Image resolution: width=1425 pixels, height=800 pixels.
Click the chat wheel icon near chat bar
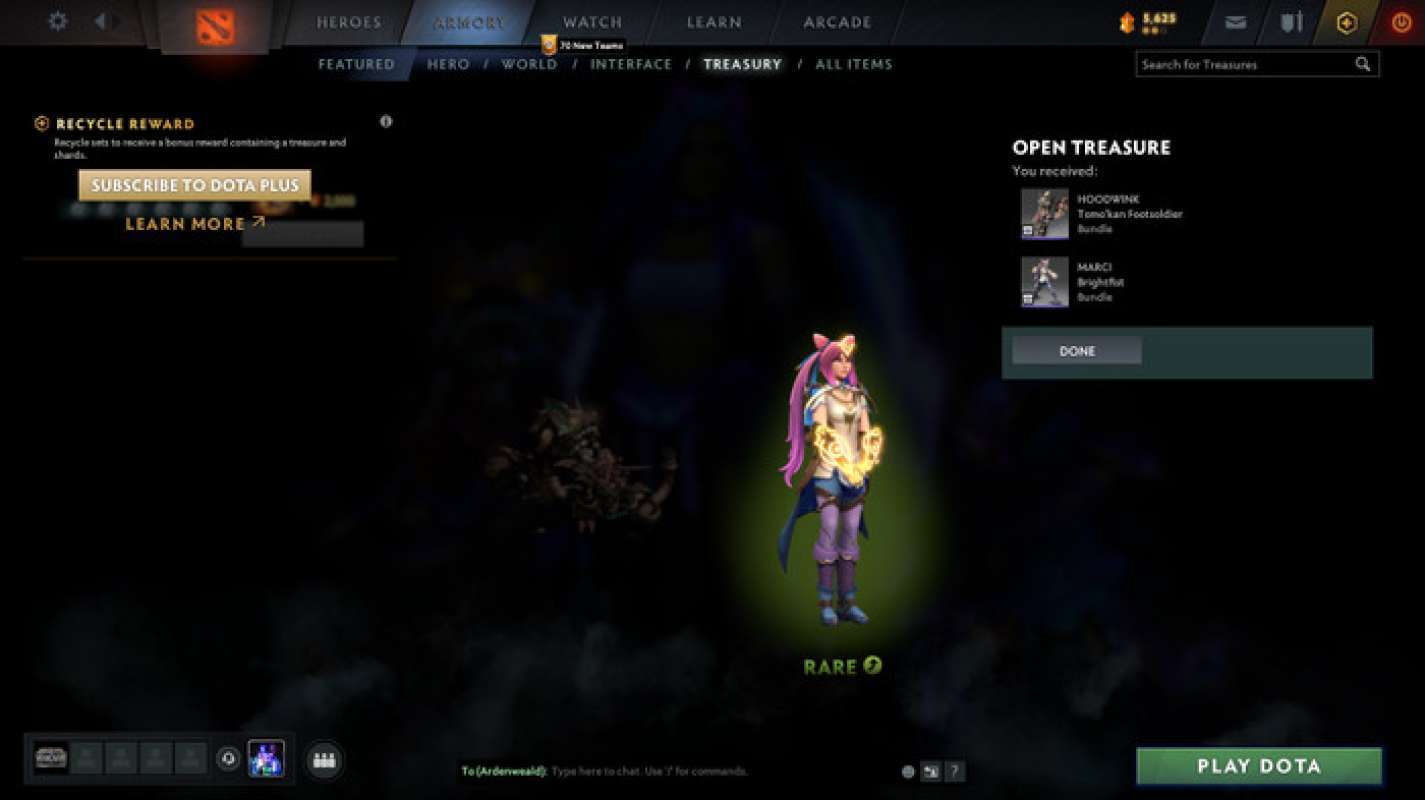(x=930, y=771)
